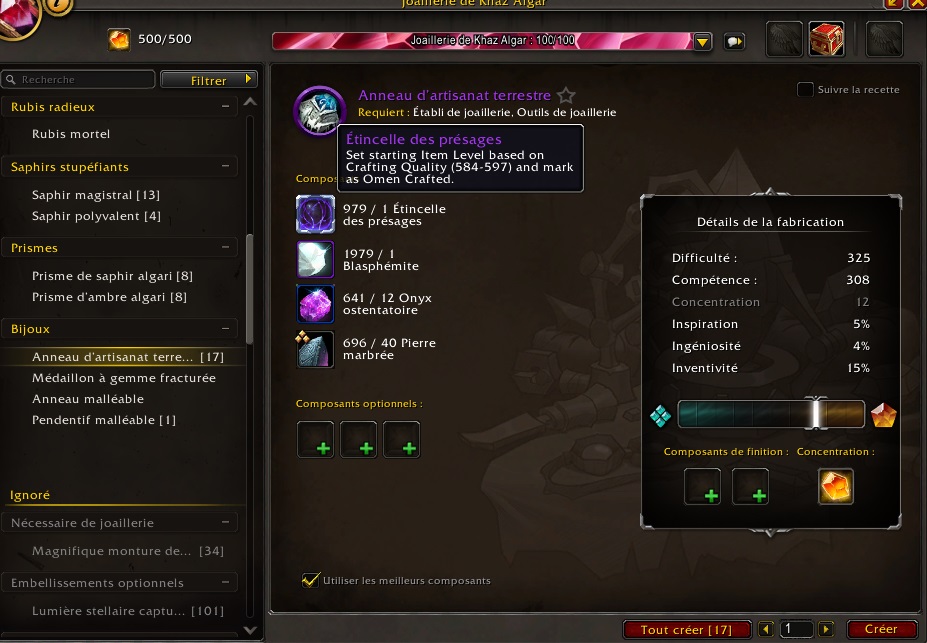The height and width of the screenshot is (643, 927).
Task: Favorite the recipe with the star
Action: coord(566,96)
